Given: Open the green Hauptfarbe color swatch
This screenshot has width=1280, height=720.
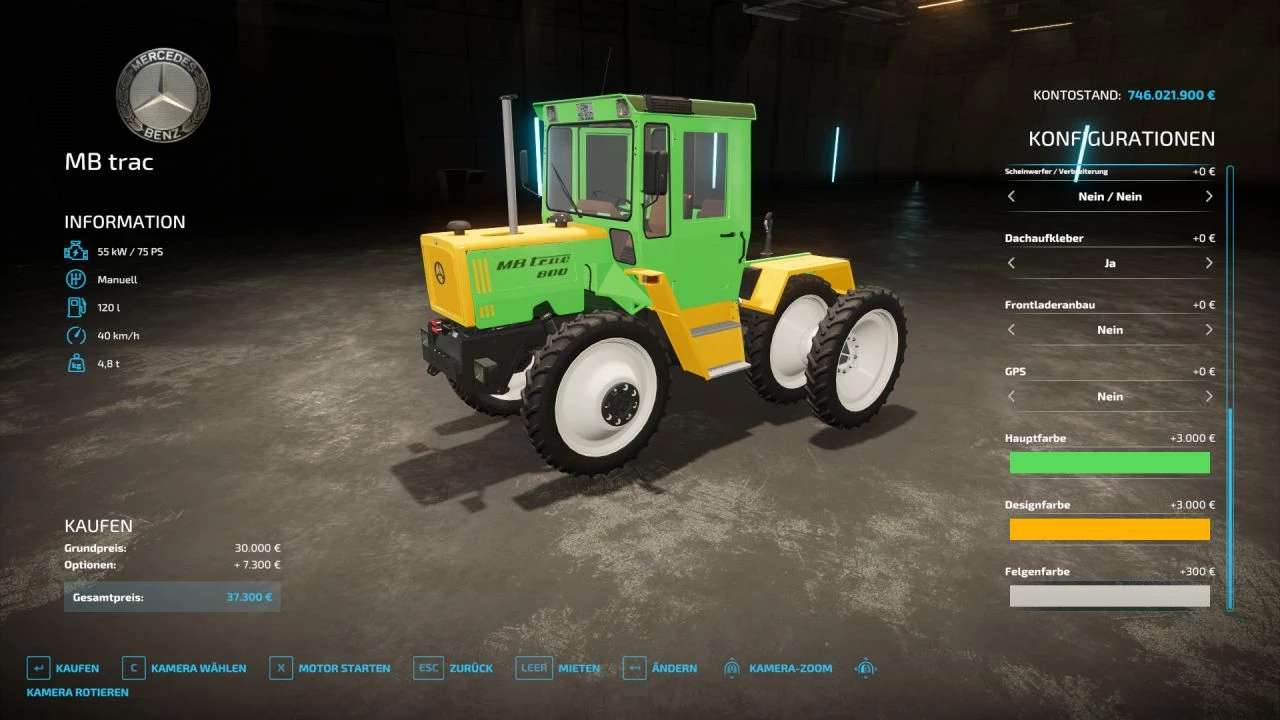Looking at the screenshot, I should [1109, 462].
